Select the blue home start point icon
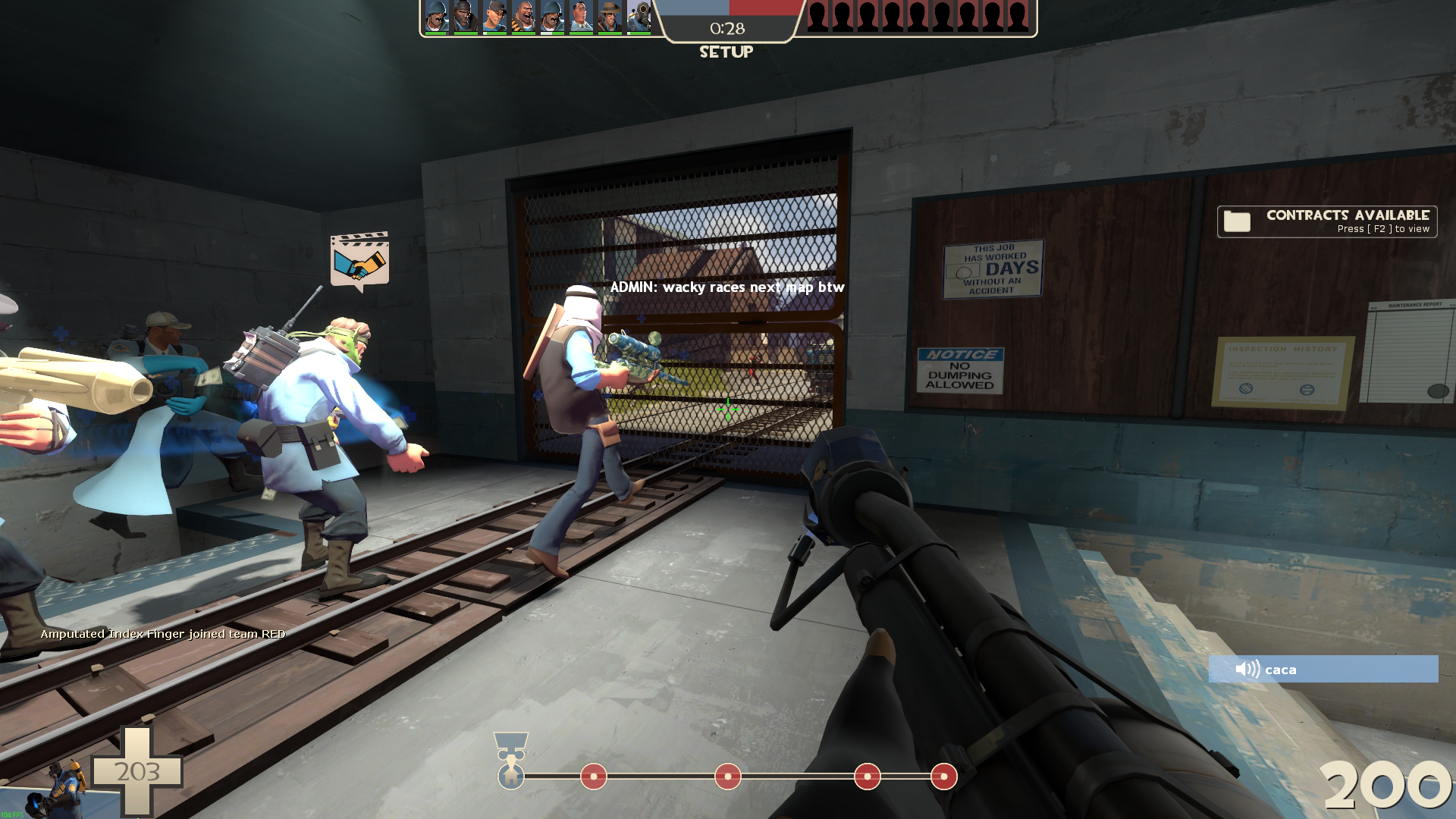This screenshot has width=1456, height=819. (x=511, y=776)
